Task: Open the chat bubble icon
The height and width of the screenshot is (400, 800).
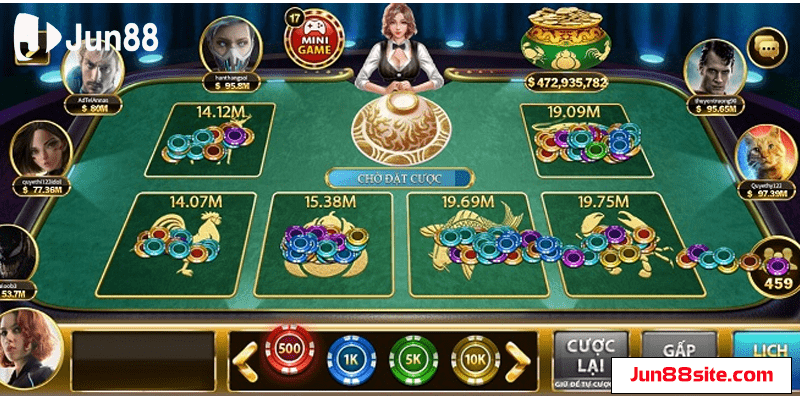Action: coord(769,47)
